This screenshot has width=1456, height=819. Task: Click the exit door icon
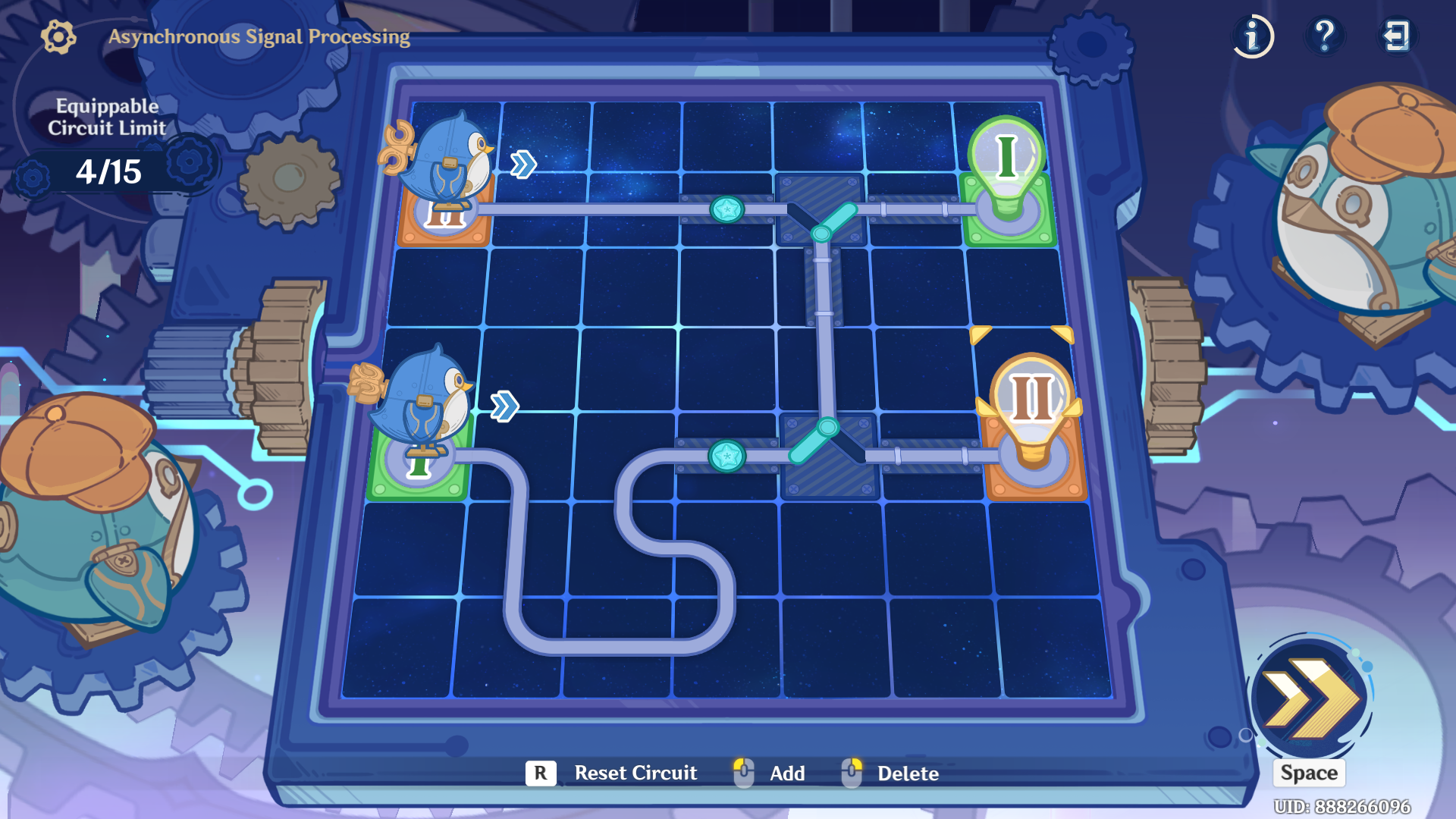(1398, 36)
